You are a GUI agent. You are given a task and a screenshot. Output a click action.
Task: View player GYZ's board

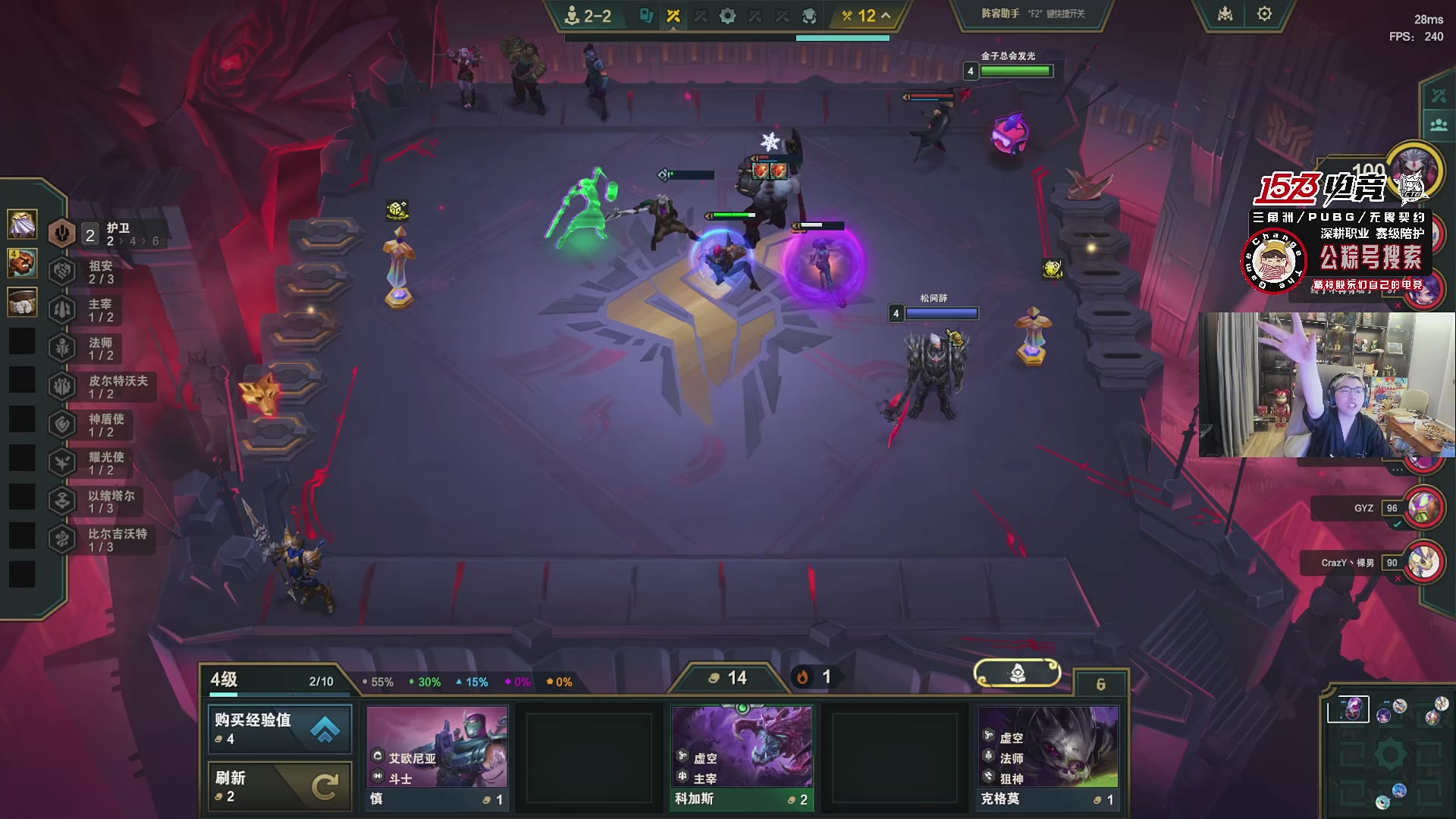pyautogui.click(x=1423, y=508)
